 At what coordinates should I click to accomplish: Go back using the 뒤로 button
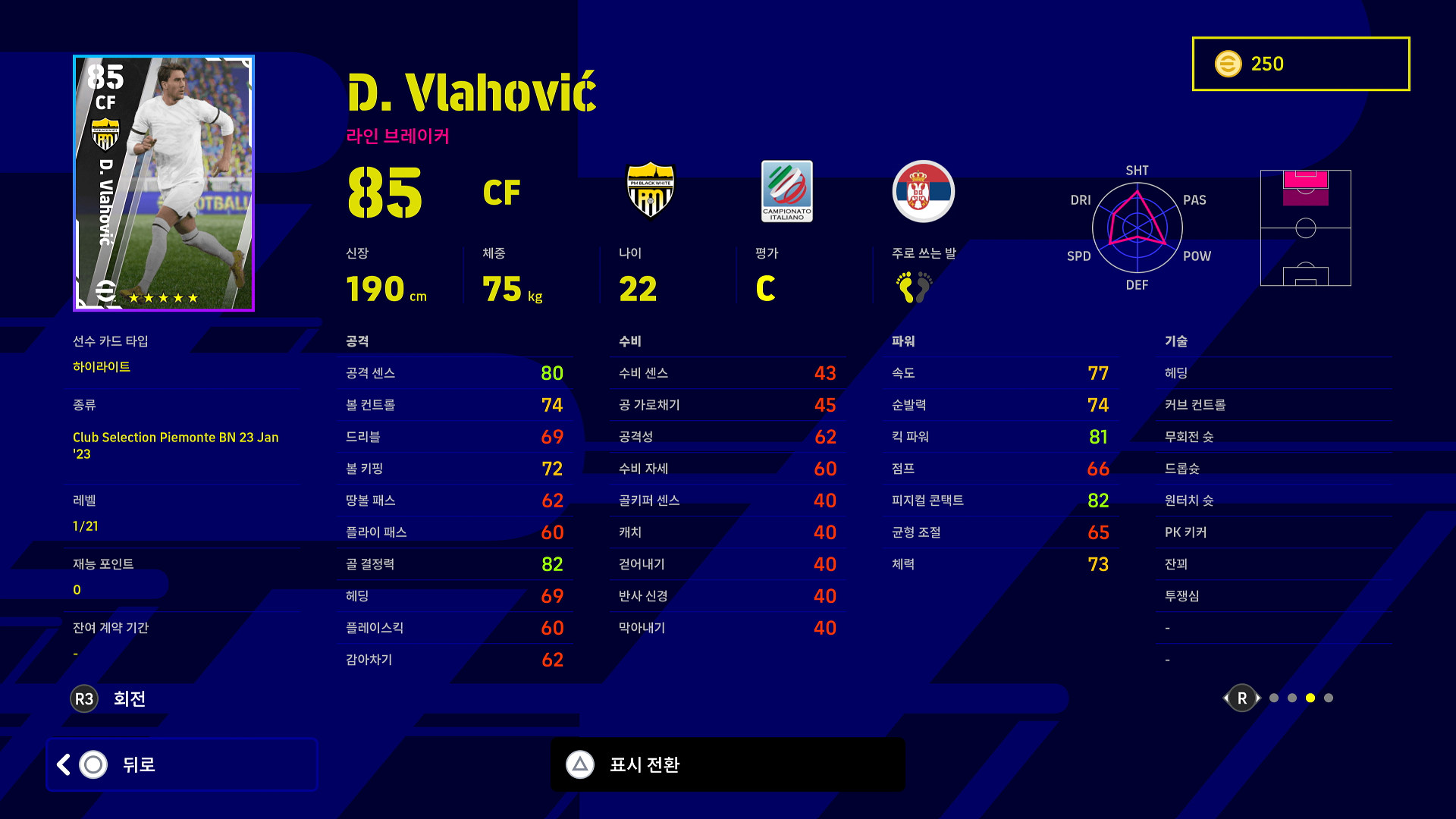pos(182,764)
